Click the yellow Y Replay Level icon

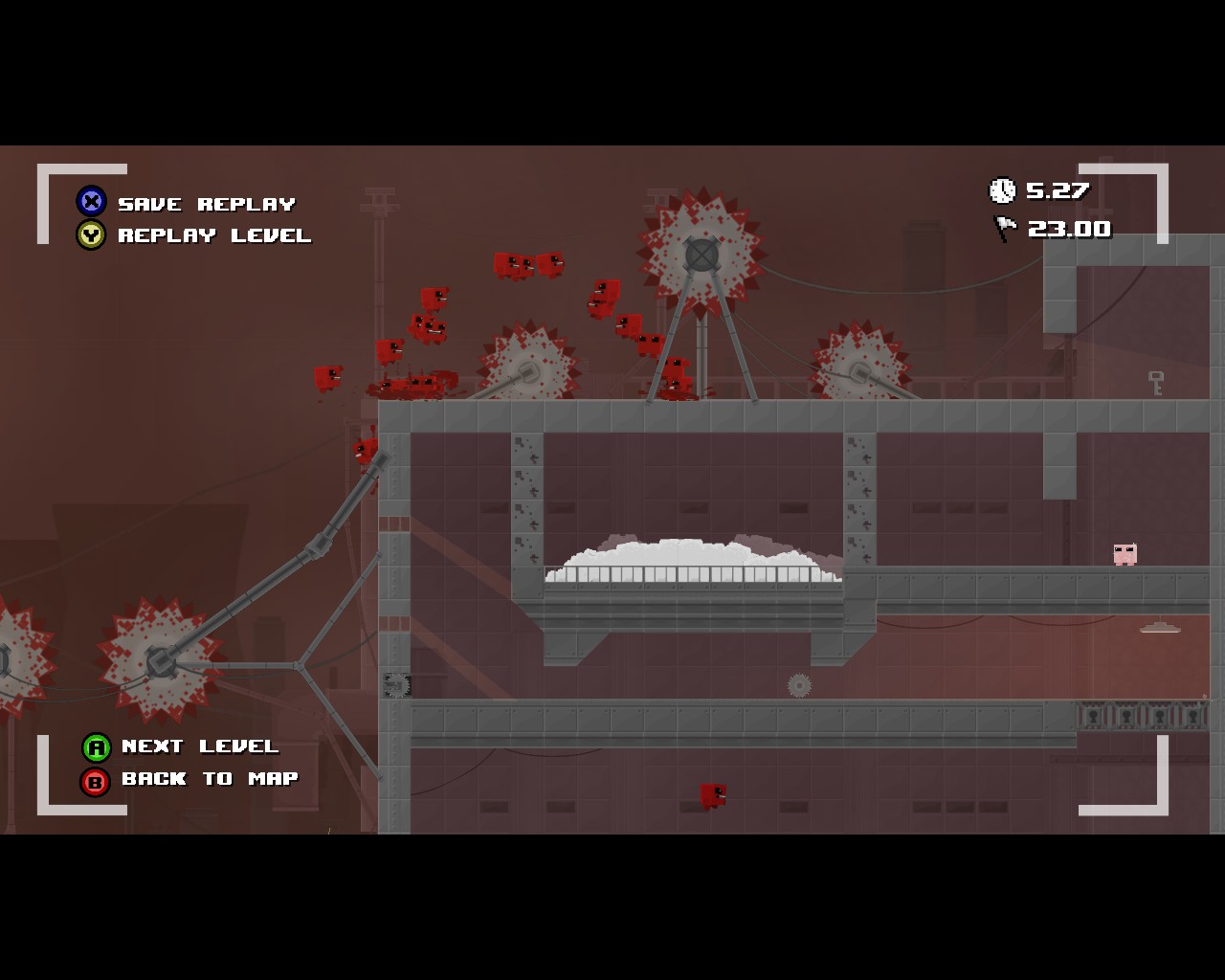click(x=90, y=235)
